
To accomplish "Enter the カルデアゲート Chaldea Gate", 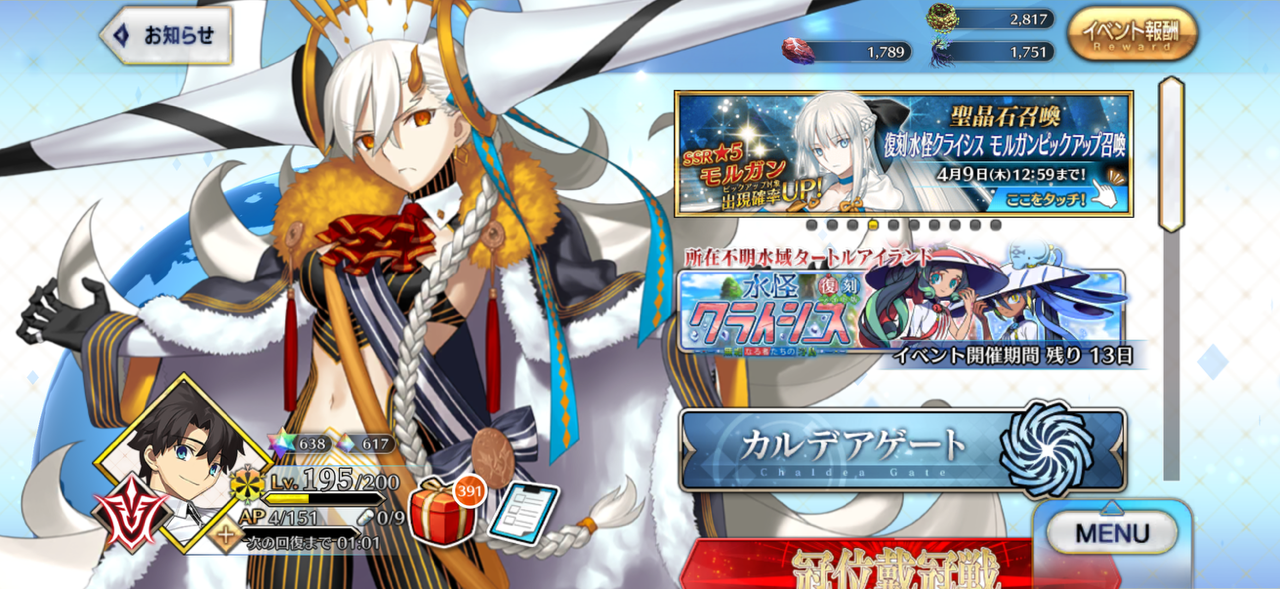I will pyautogui.click(x=902, y=449).
